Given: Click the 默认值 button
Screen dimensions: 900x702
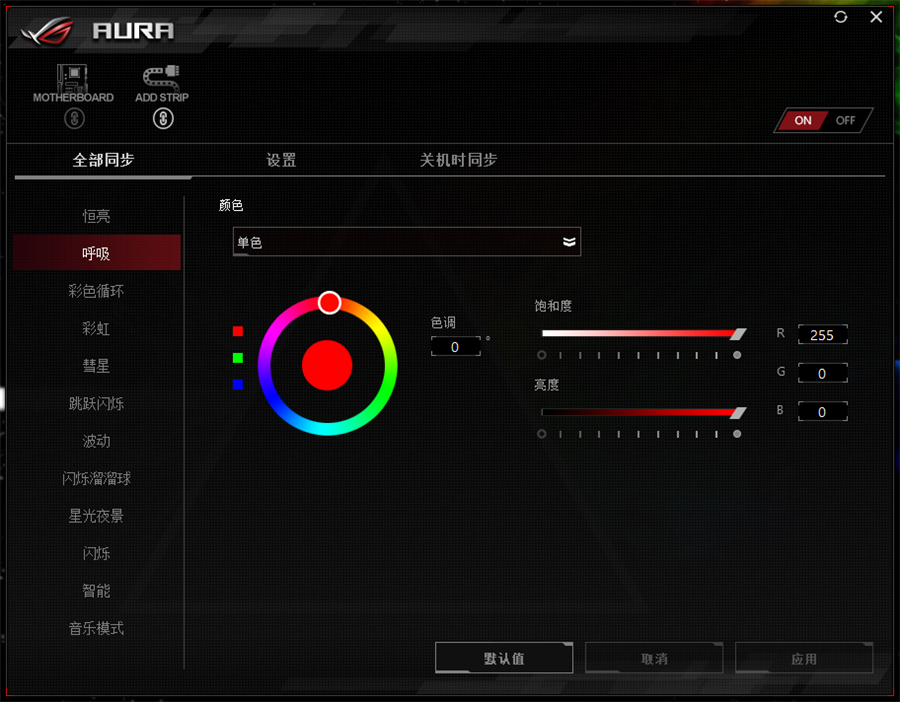Looking at the screenshot, I should tap(504, 658).
